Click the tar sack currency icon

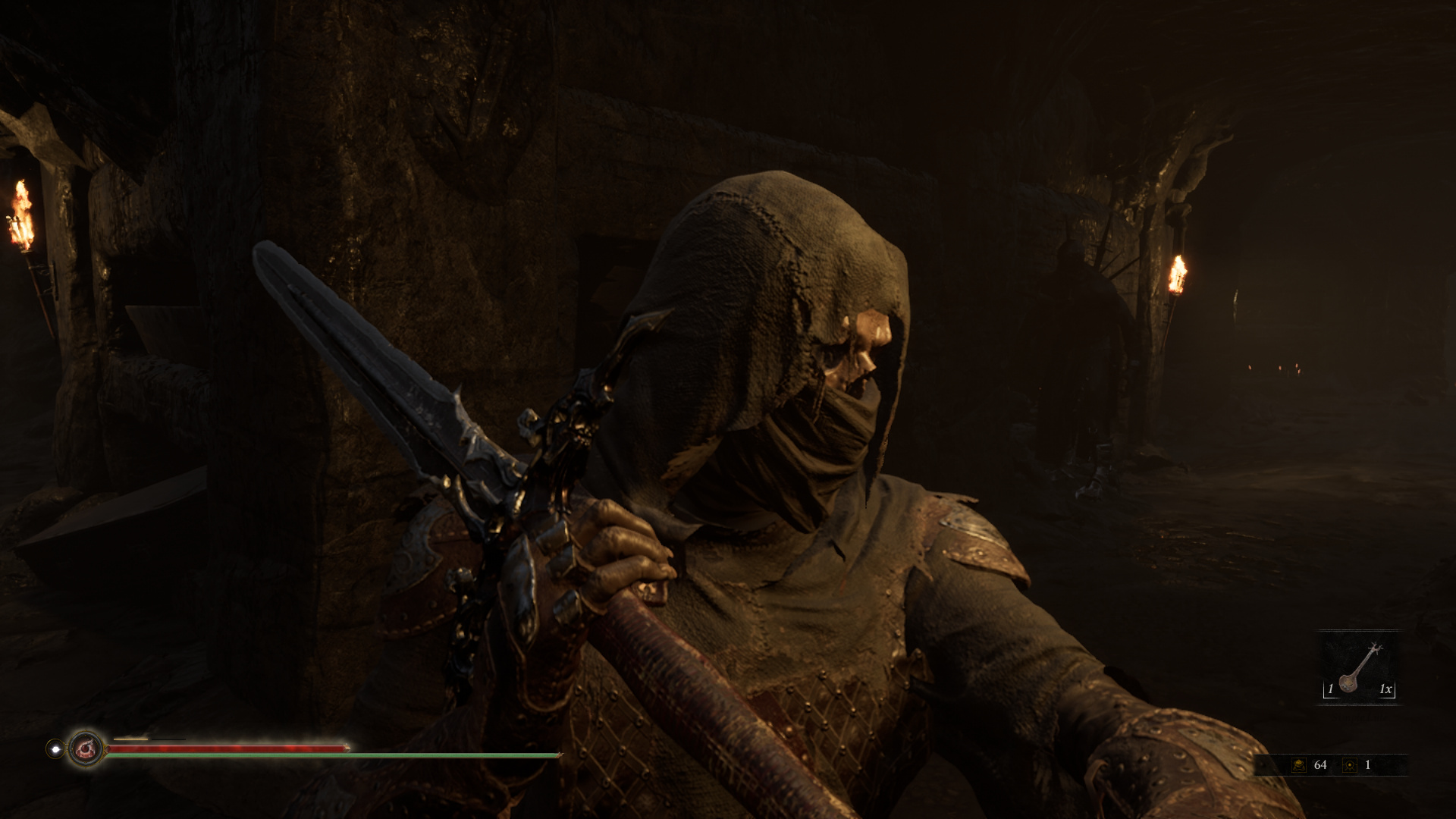click(1299, 765)
